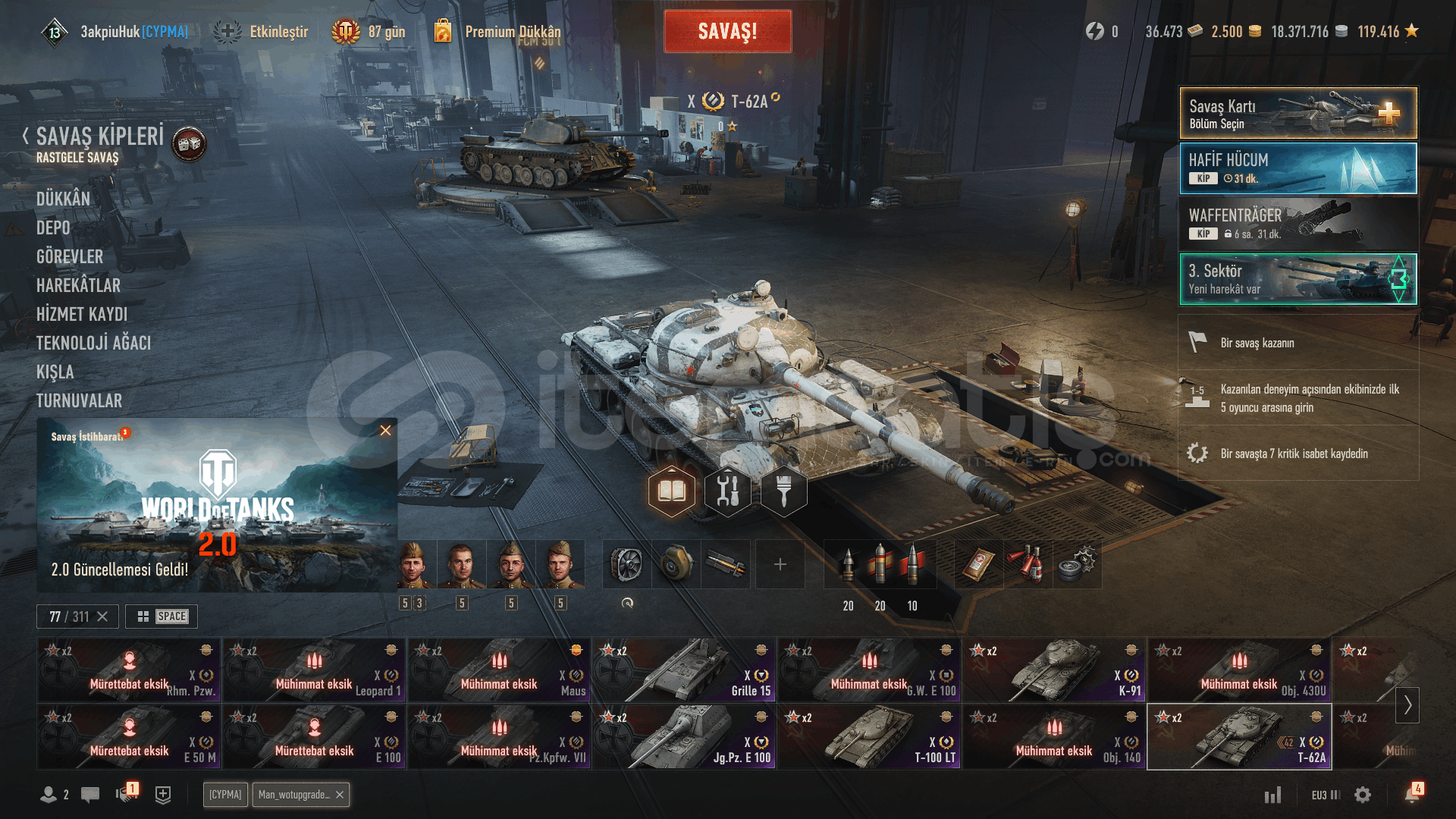
Task: Select the Jg.Pz. E 100 tank tile
Action: click(x=683, y=737)
